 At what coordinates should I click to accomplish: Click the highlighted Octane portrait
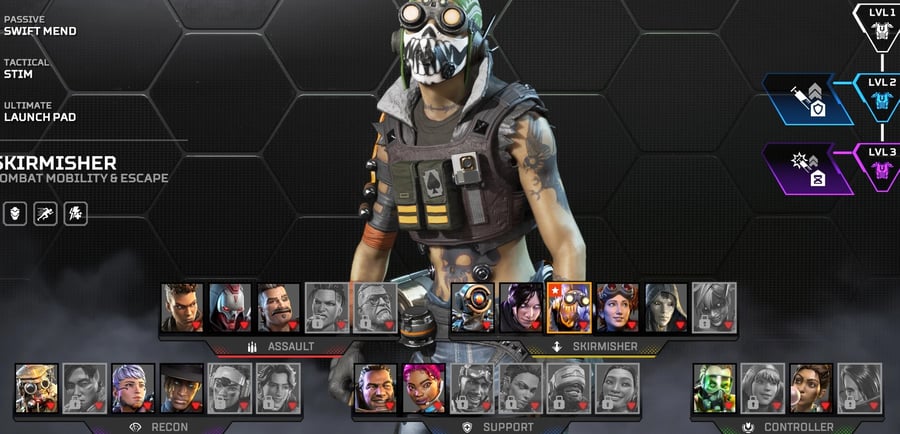[569, 306]
